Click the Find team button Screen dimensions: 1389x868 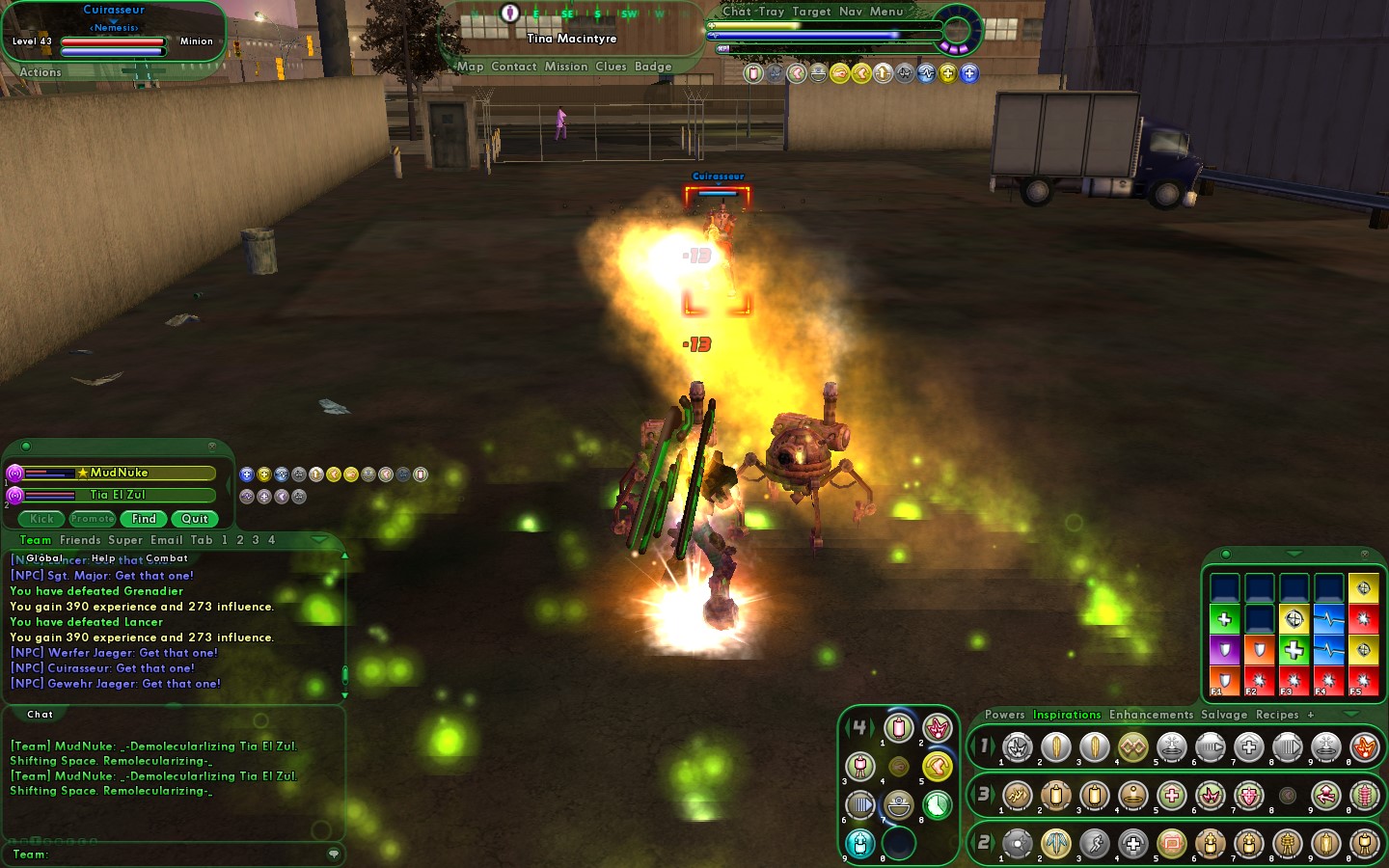click(144, 519)
